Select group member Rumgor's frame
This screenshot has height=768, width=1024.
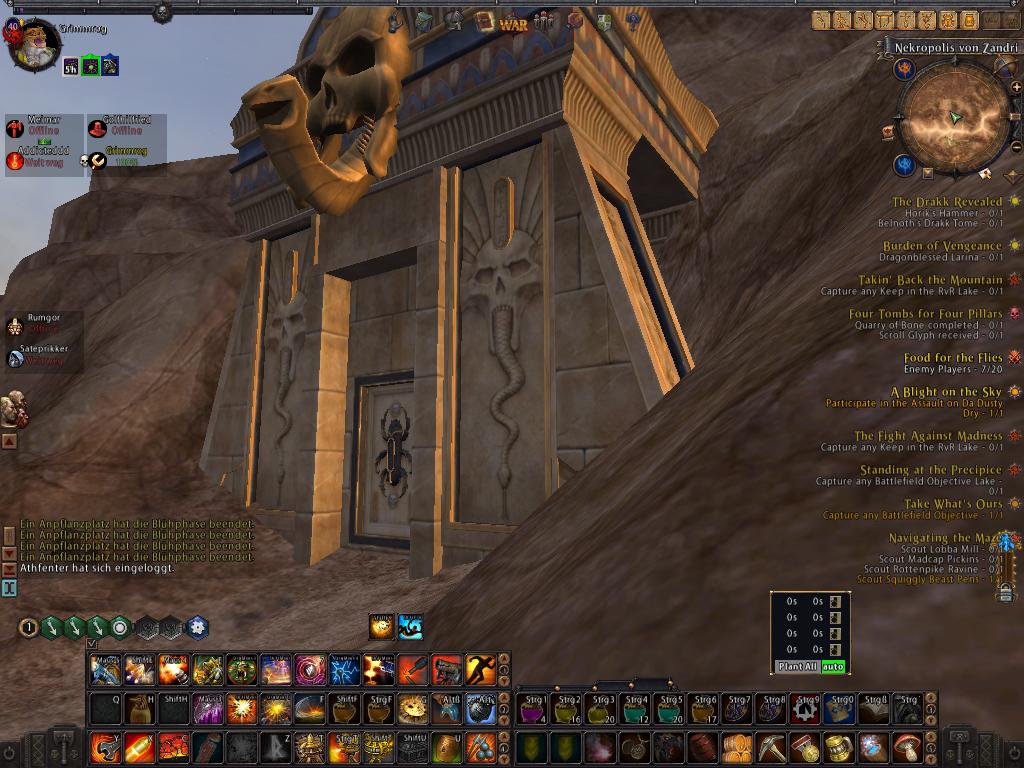click(x=42, y=318)
